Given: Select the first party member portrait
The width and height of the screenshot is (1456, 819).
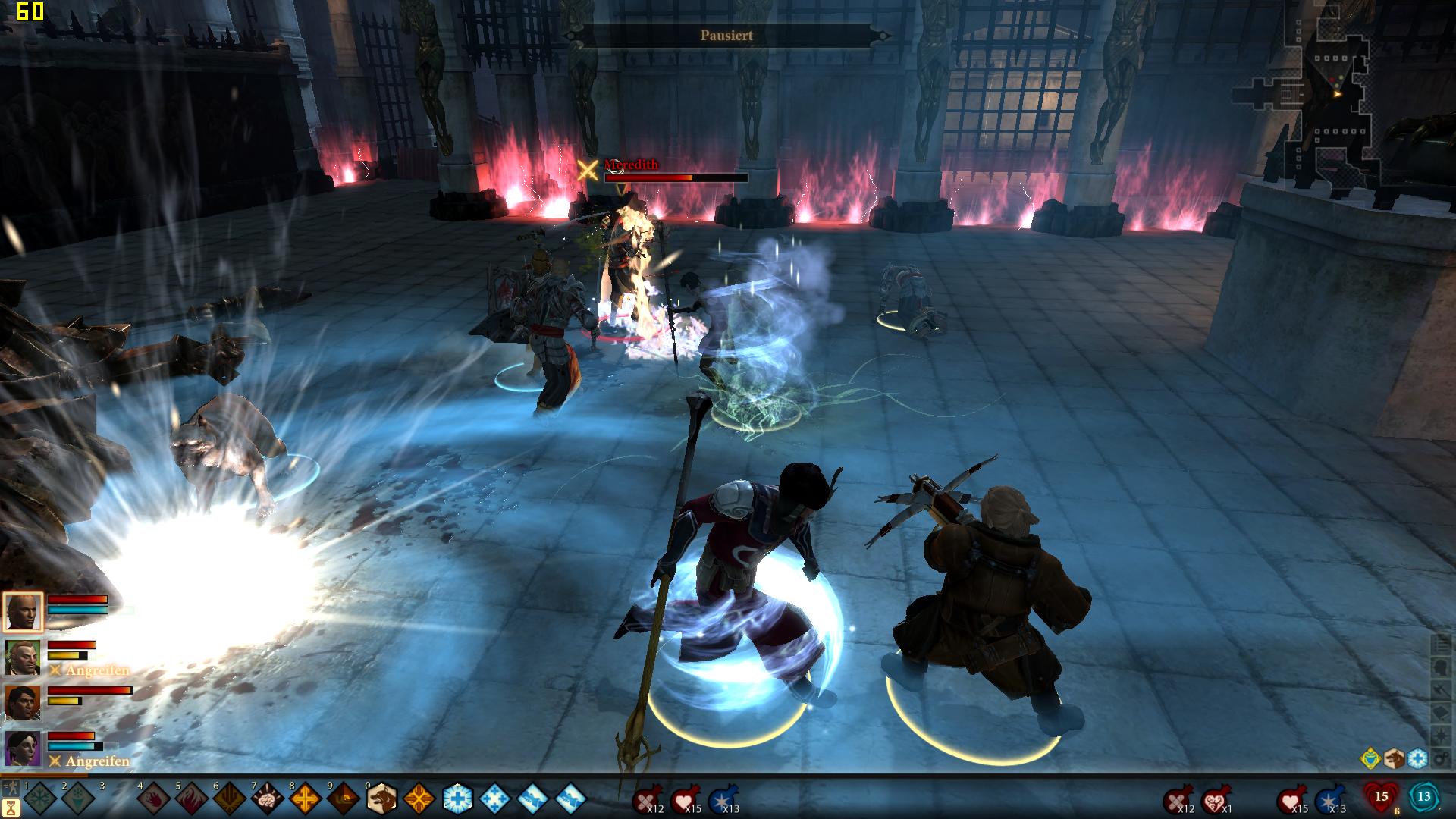Looking at the screenshot, I should click(23, 612).
